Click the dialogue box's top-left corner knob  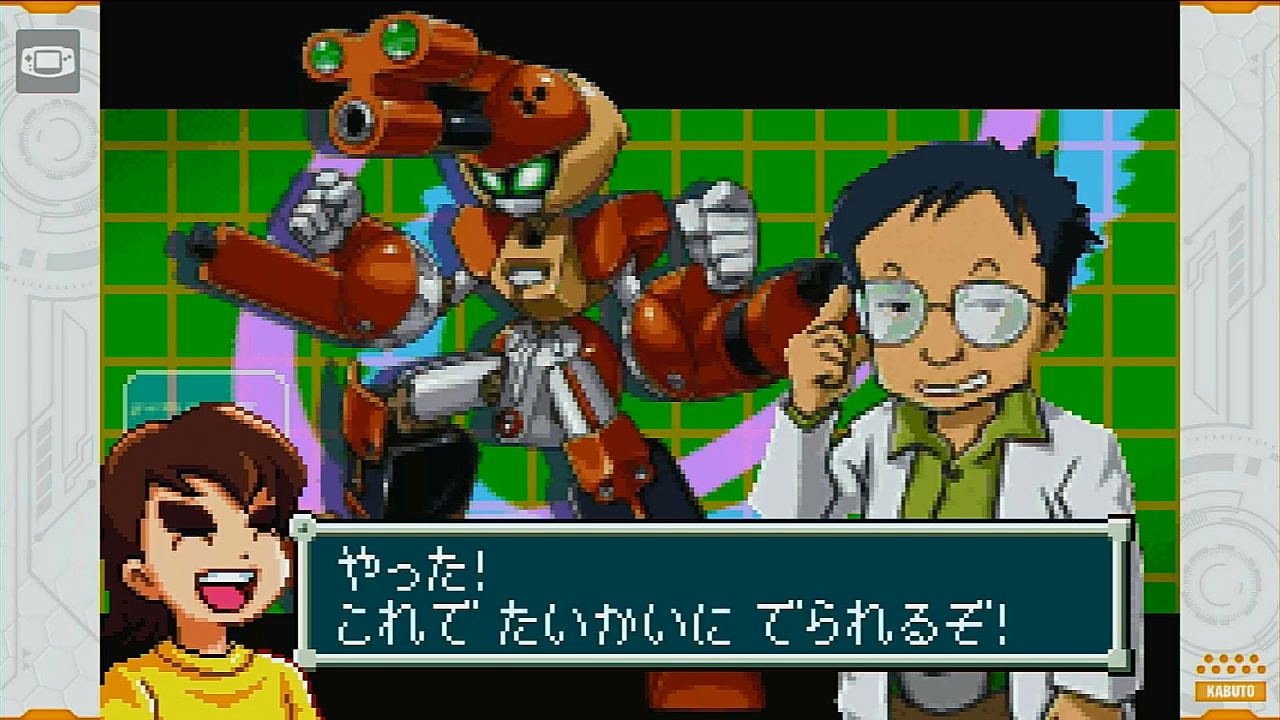coord(300,527)
